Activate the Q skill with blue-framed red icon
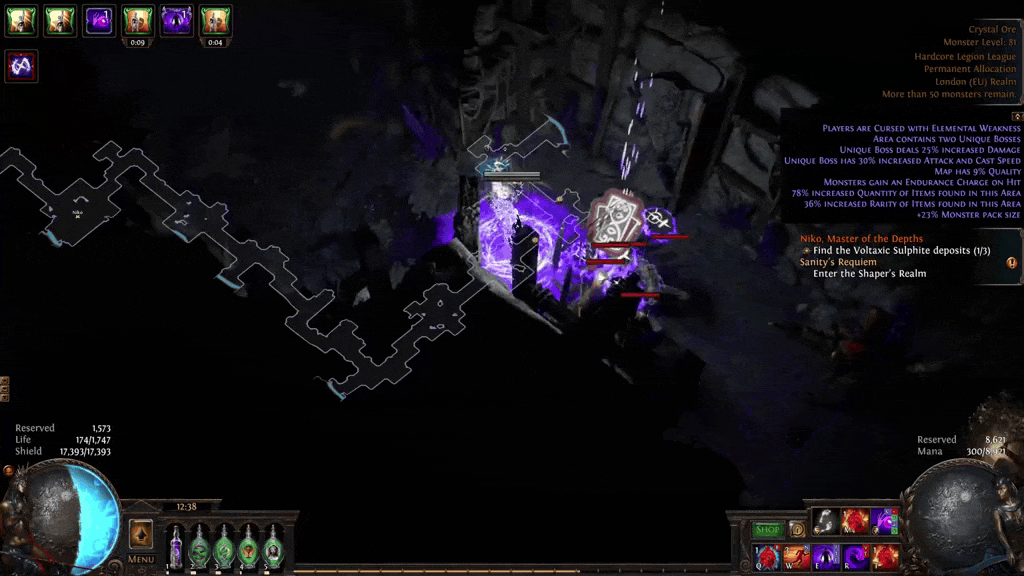 [x=767, y=556]
